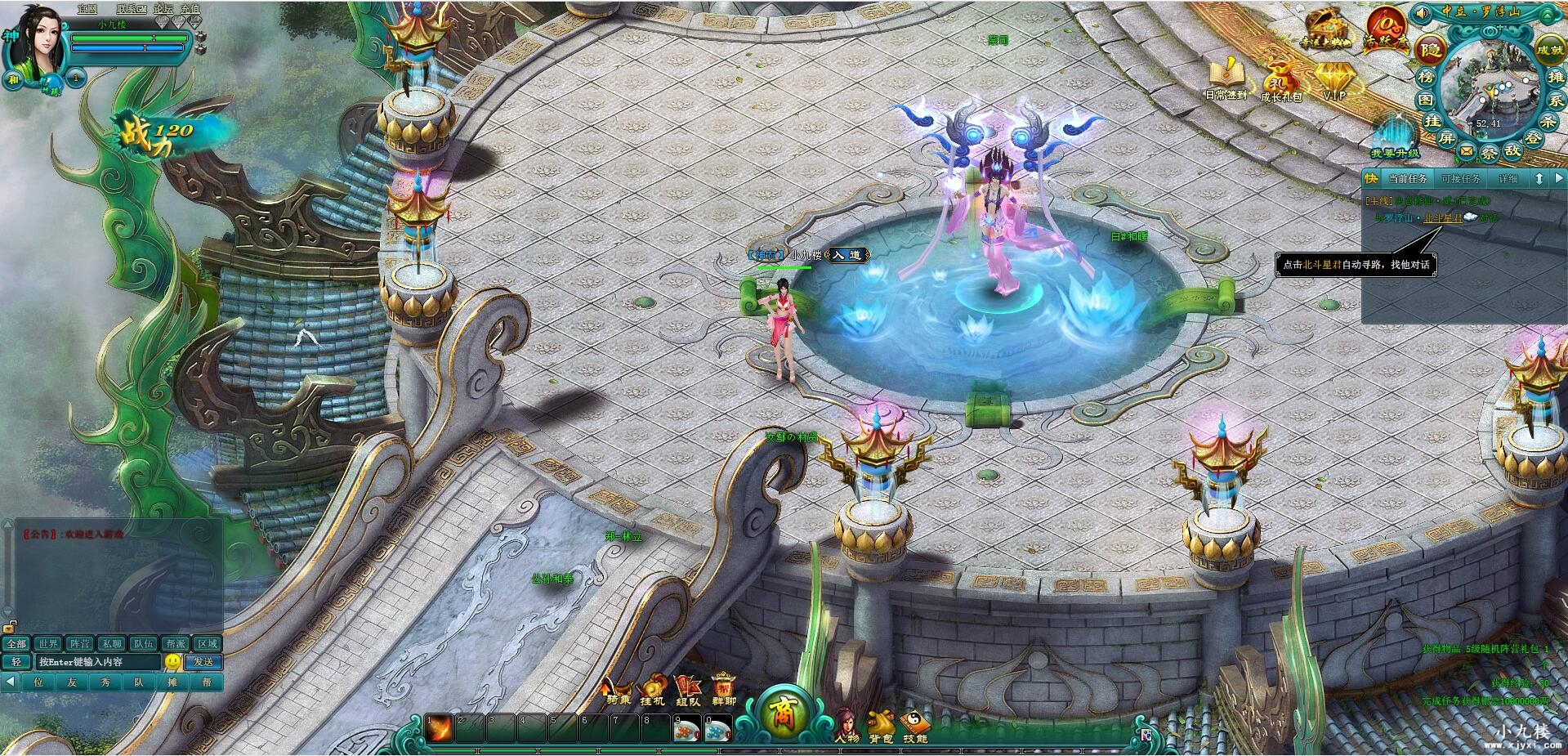Switch to the 可接任务 tab

tap(1460, 178)
